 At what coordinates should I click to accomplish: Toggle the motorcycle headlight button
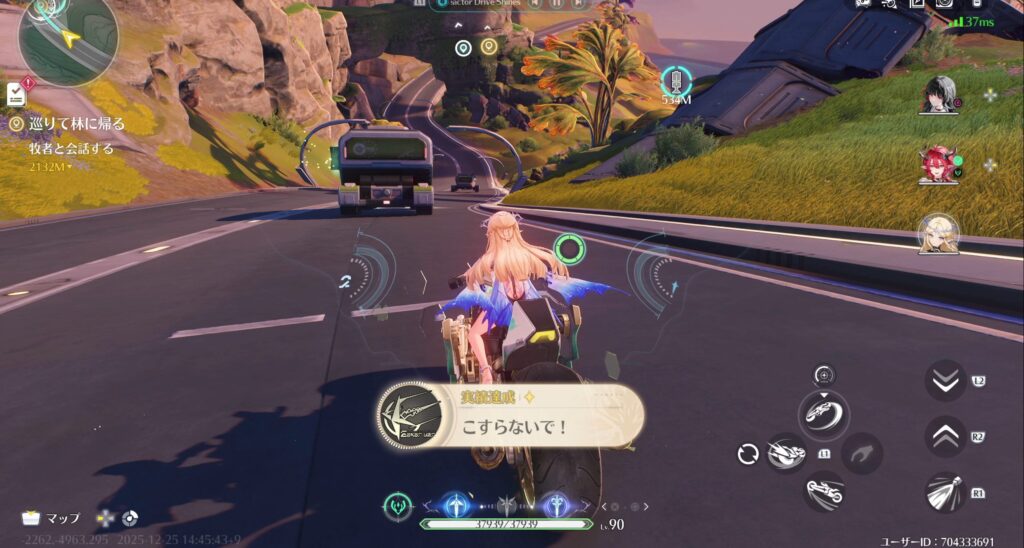coord(945,492)
